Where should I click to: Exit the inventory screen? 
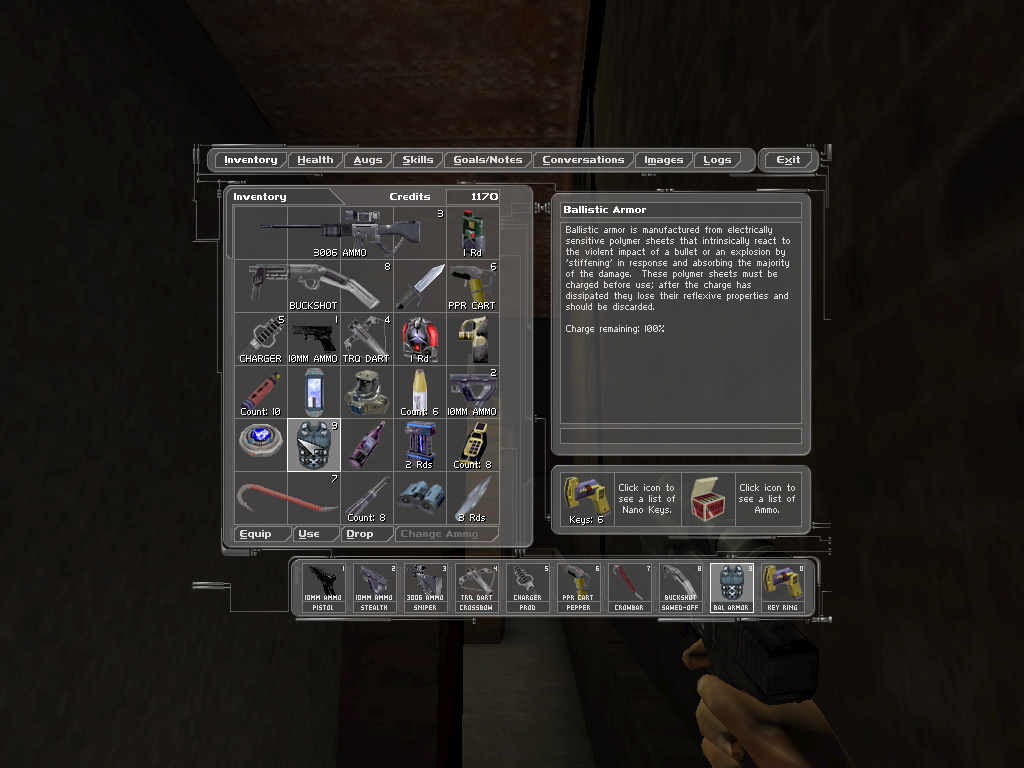pos(788,160)
